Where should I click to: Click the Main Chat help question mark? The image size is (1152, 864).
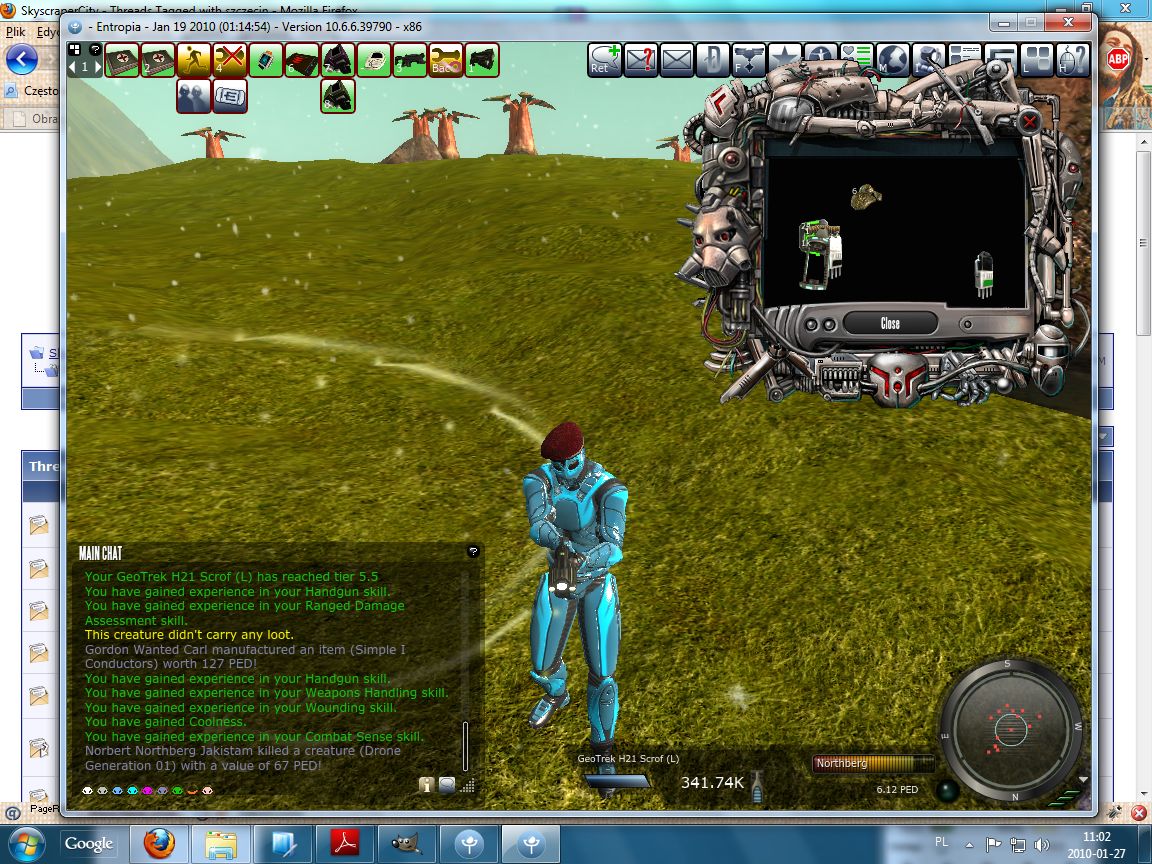(x=473, y=551)
